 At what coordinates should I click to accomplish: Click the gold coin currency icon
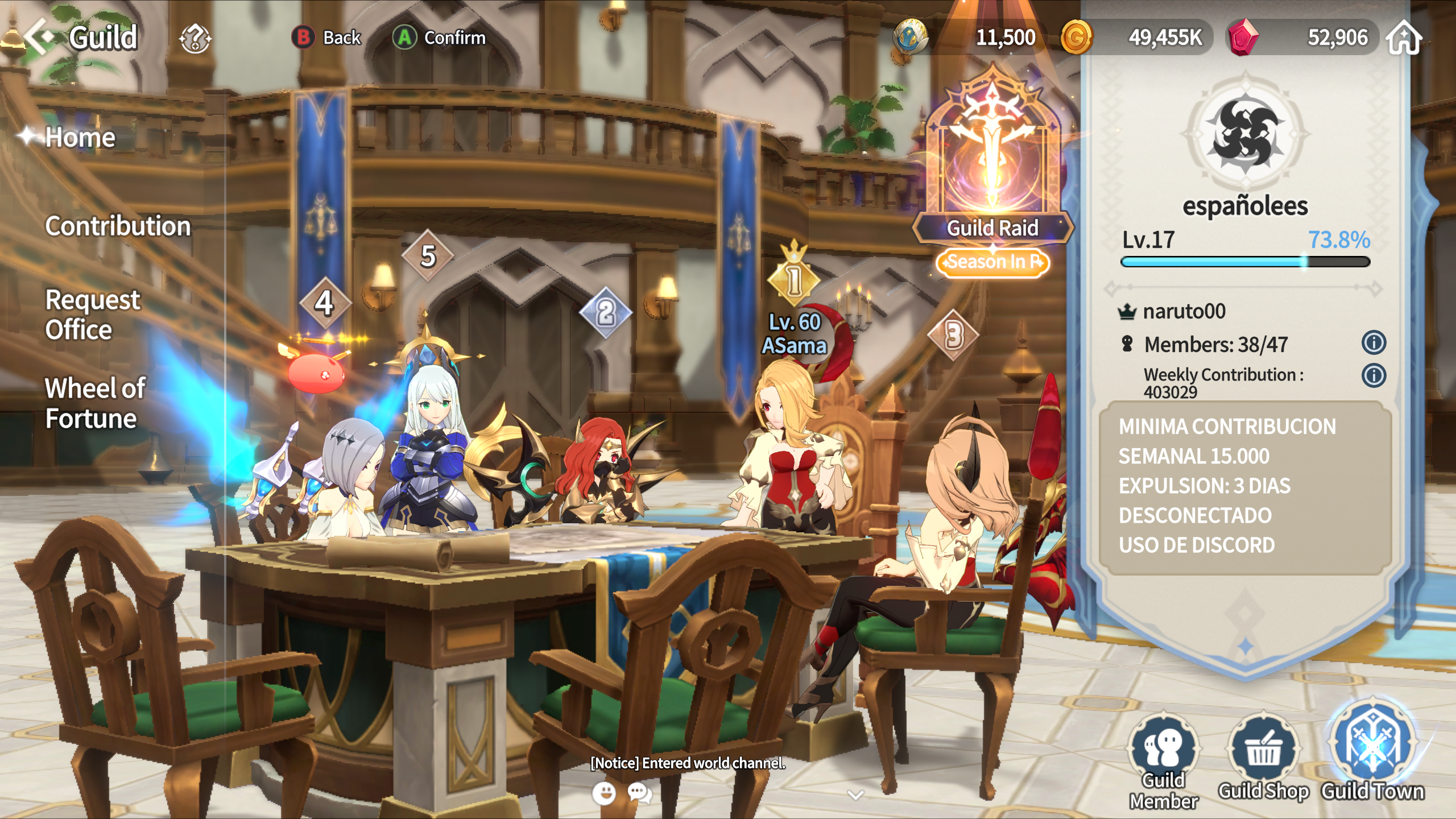[x=1076, y=38]
